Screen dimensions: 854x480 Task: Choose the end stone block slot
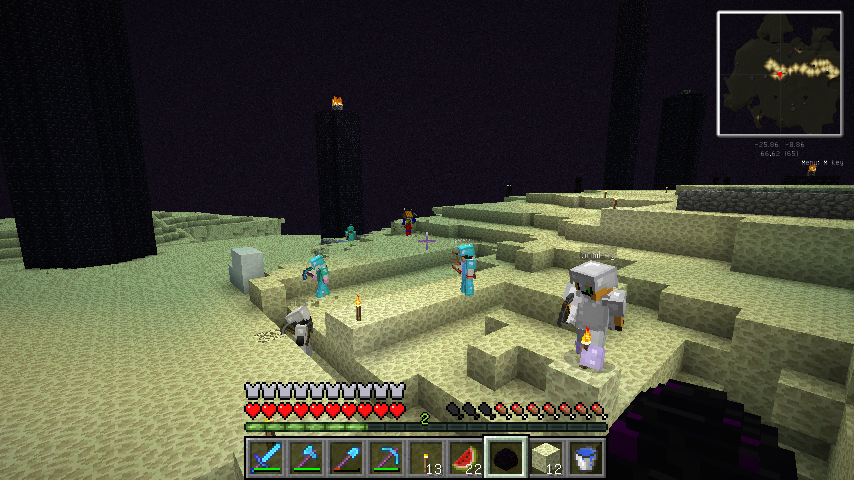546,458
